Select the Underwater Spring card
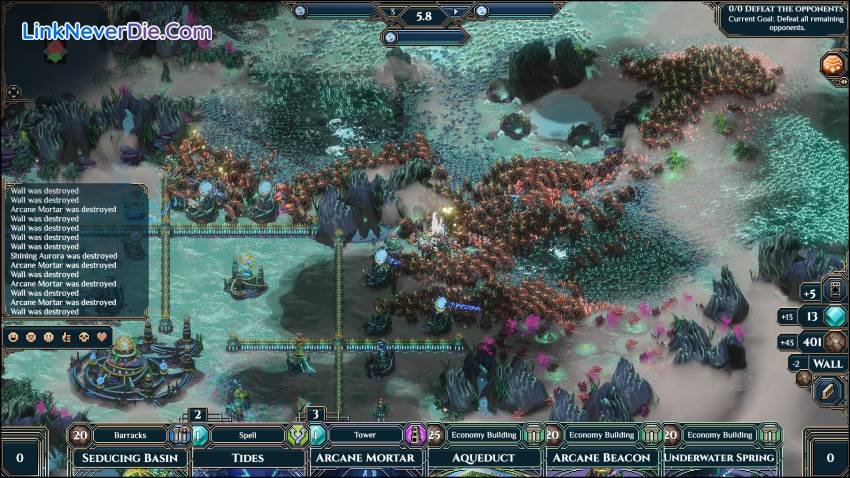 (x=720, y=457)
